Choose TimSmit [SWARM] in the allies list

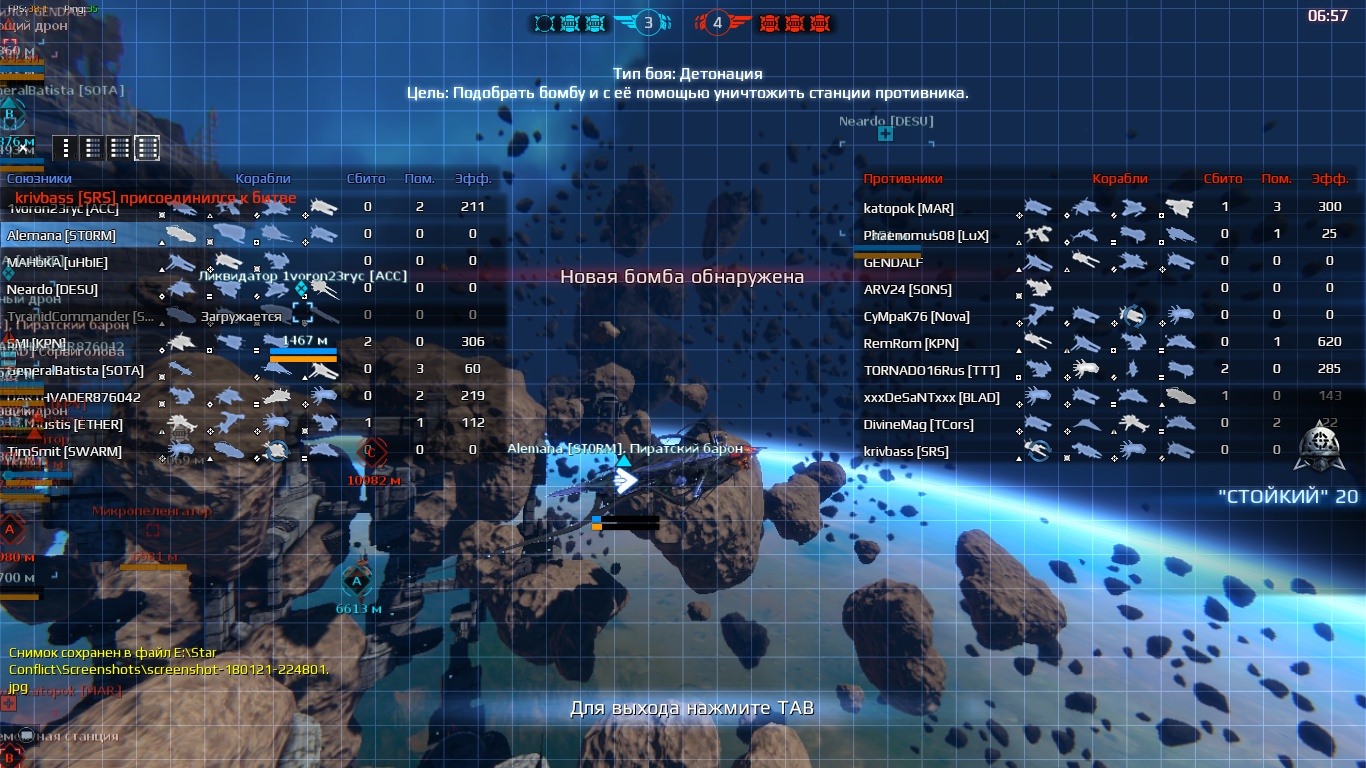65,451
